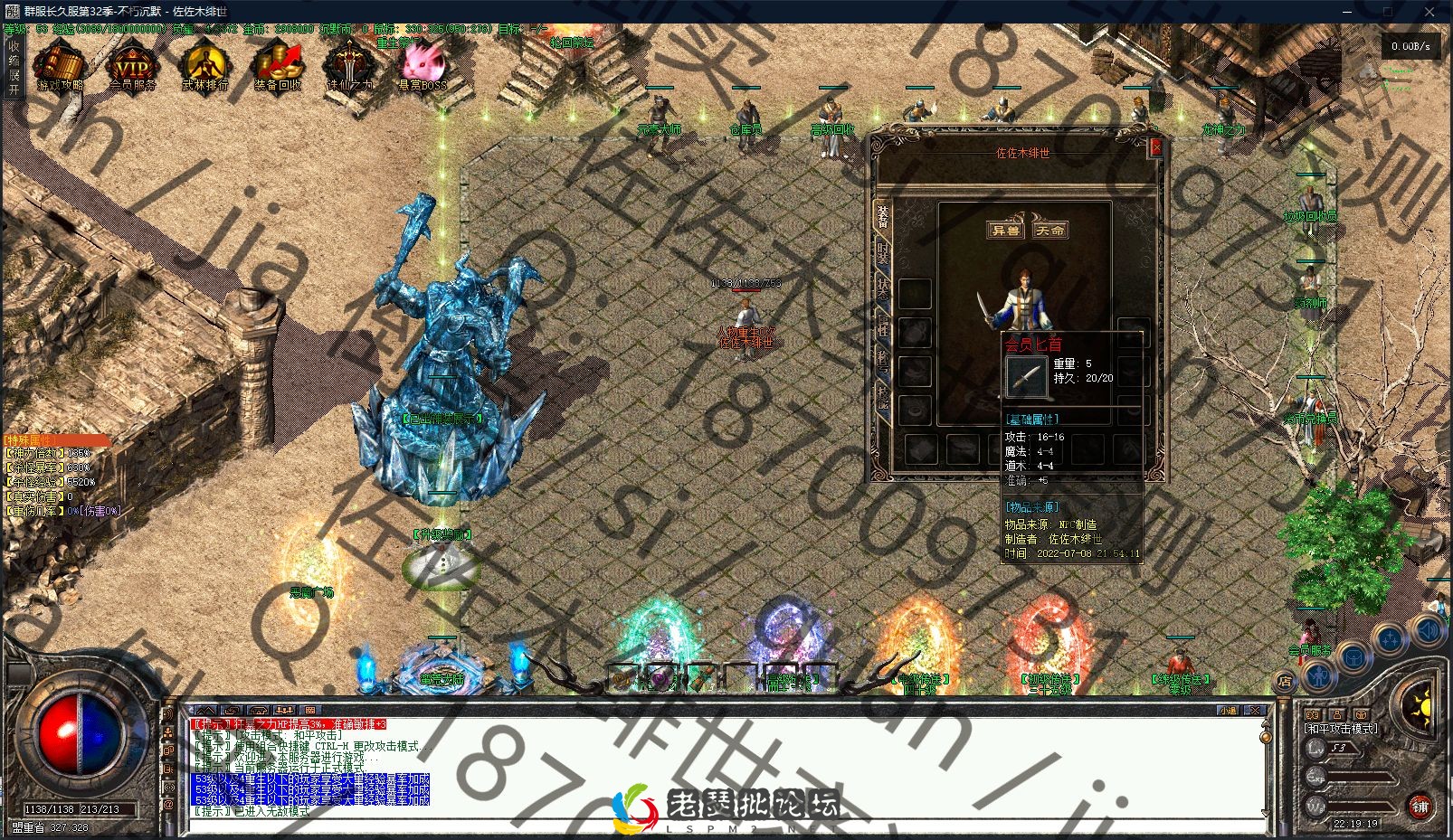Open the VIP 会员服务 menu

click(x=132, y=66)
